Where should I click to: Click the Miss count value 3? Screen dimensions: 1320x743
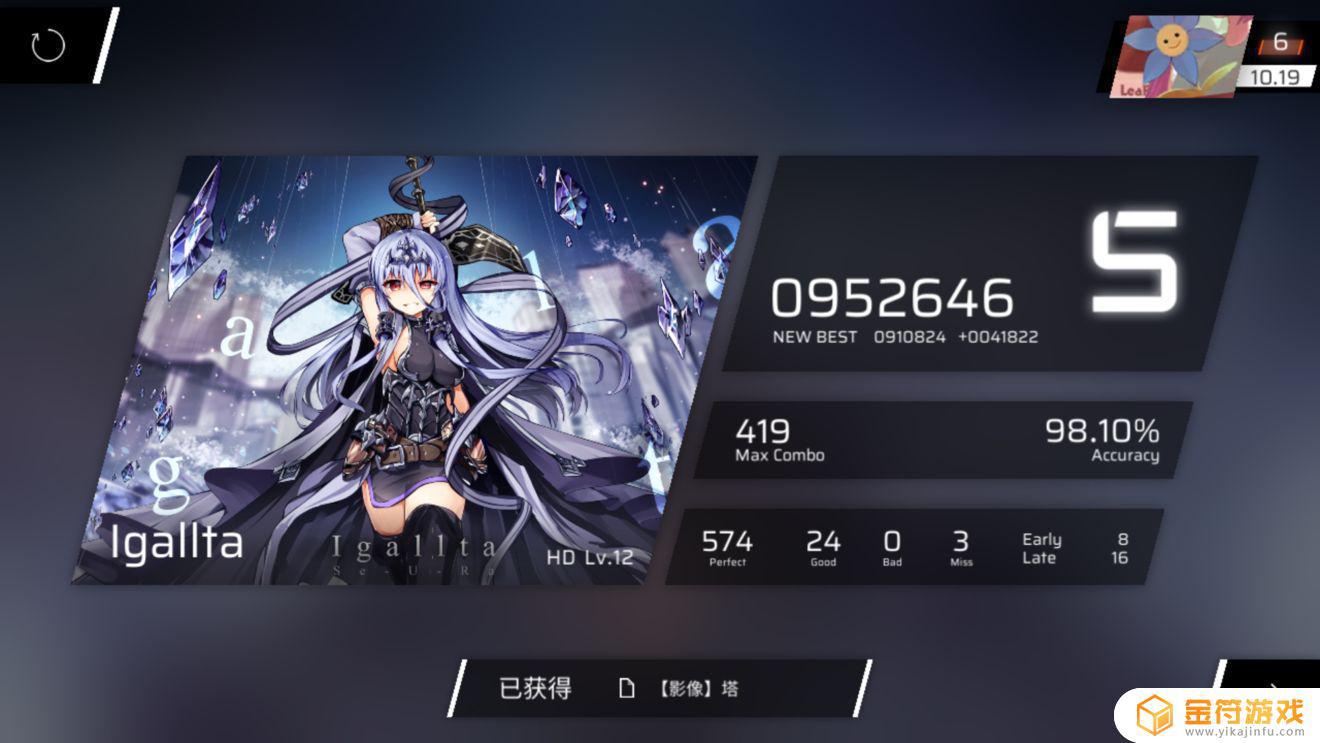[x=960, y=541]
